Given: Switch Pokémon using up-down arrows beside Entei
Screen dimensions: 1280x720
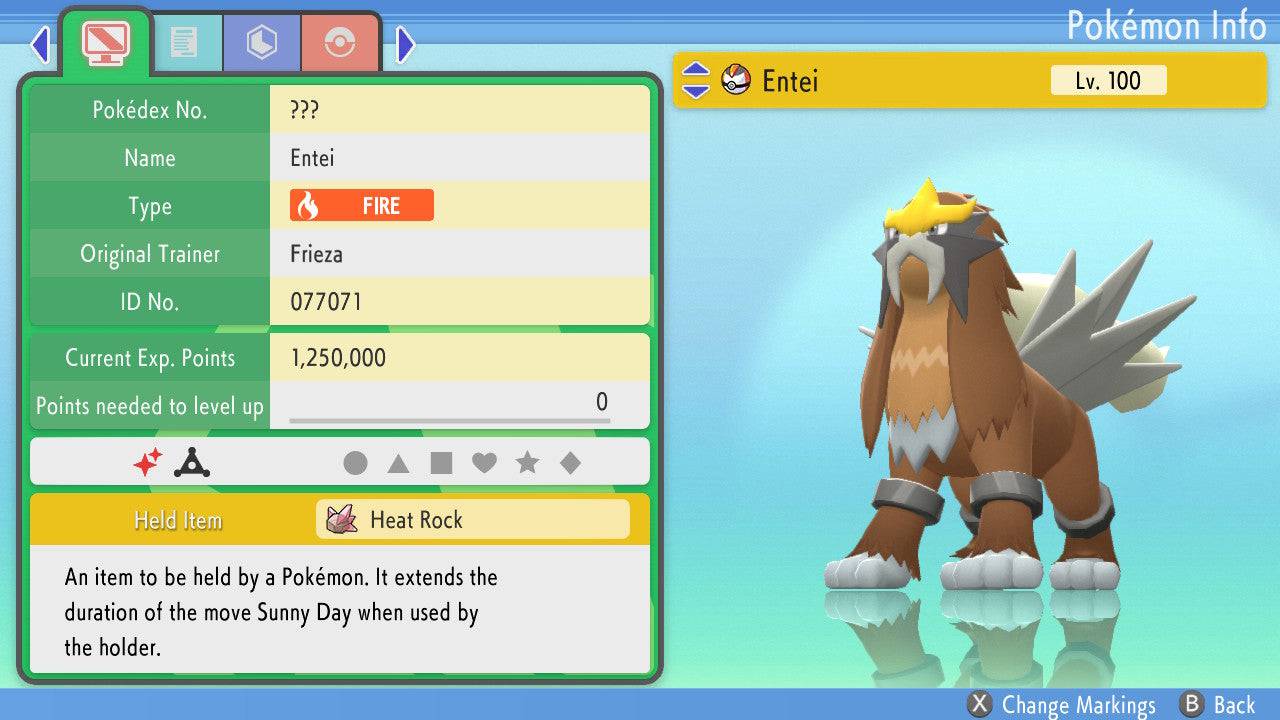Looking at the screenshot, I should pyautogui.click(x=696, y=81).
